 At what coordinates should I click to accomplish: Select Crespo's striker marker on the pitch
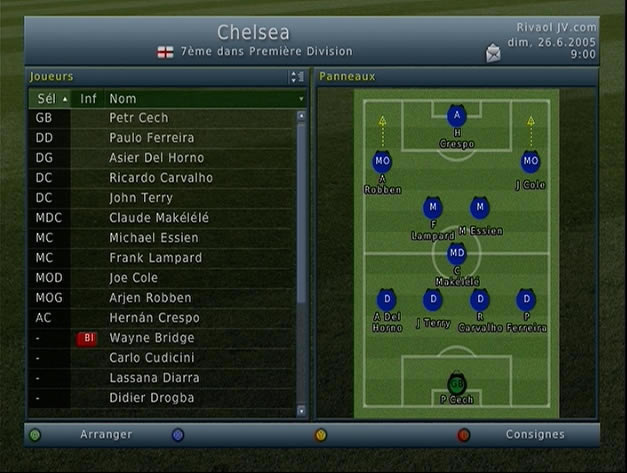tap(456, 116)
